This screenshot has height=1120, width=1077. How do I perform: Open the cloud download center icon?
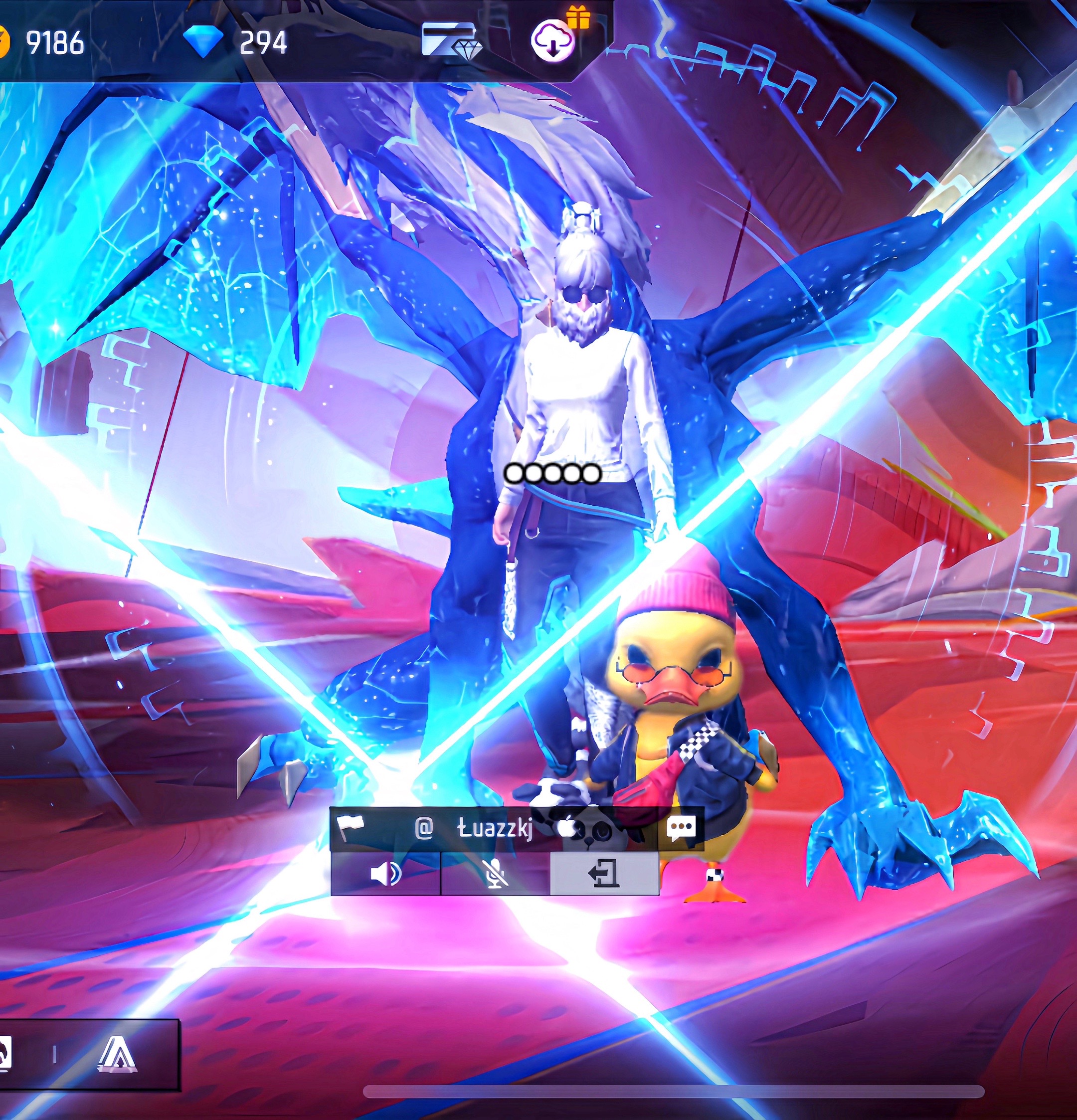pyautogui.click(x=553, y=41)
